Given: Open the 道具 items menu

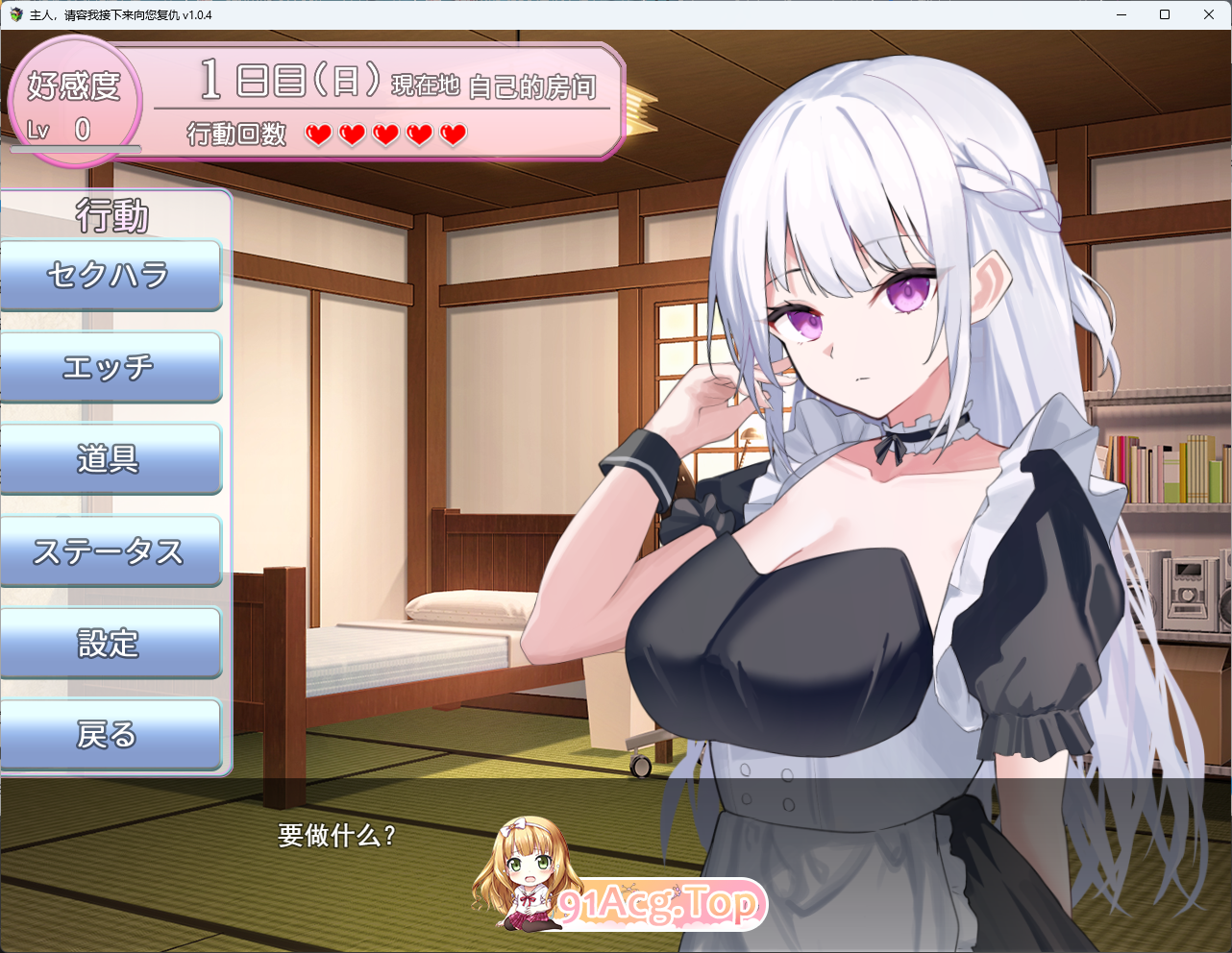Looking at the screenshot, I should pos(111,458).
